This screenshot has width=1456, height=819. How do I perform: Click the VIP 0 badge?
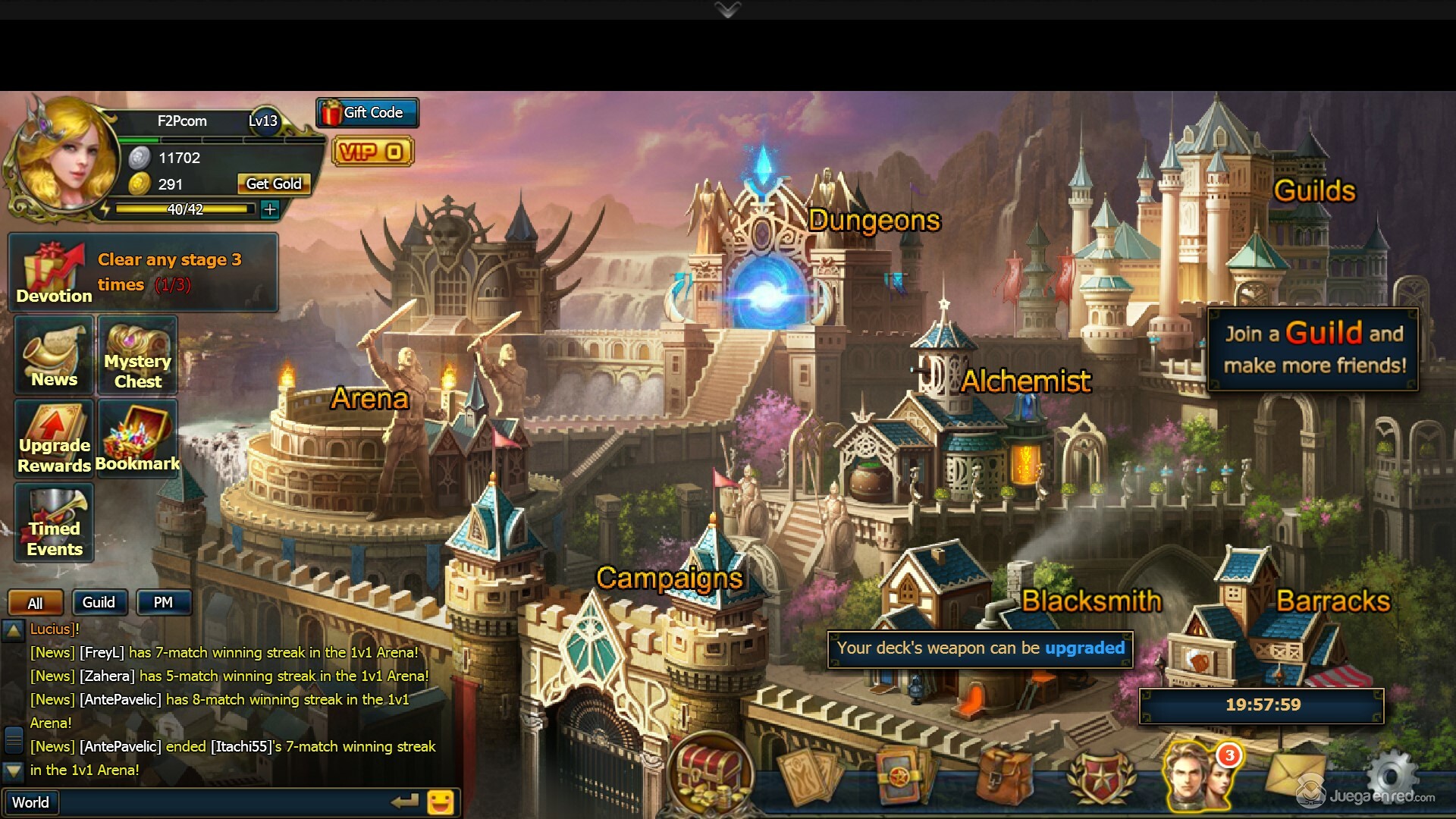tap(372, 152)
